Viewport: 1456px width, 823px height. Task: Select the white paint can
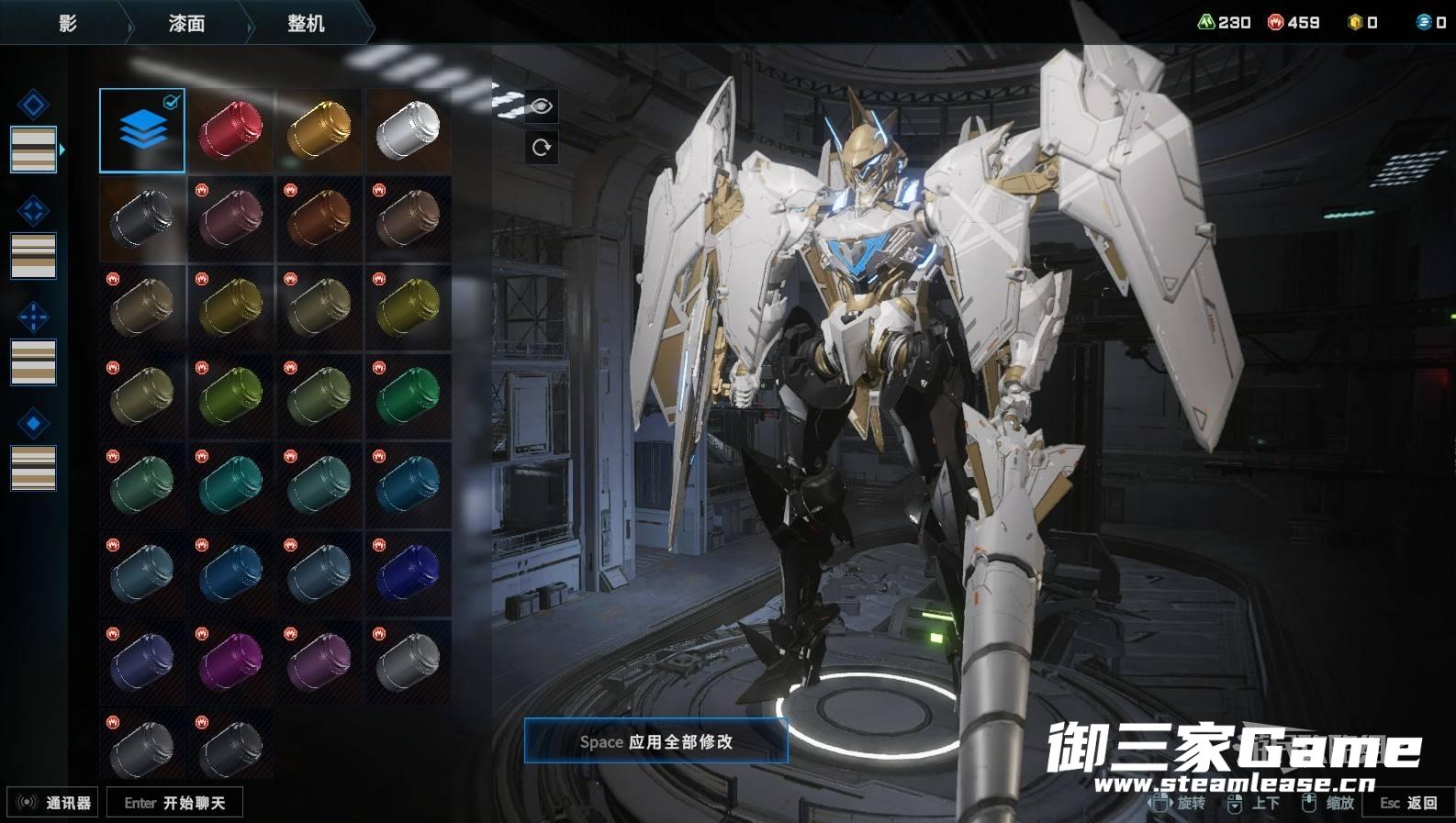408,130
